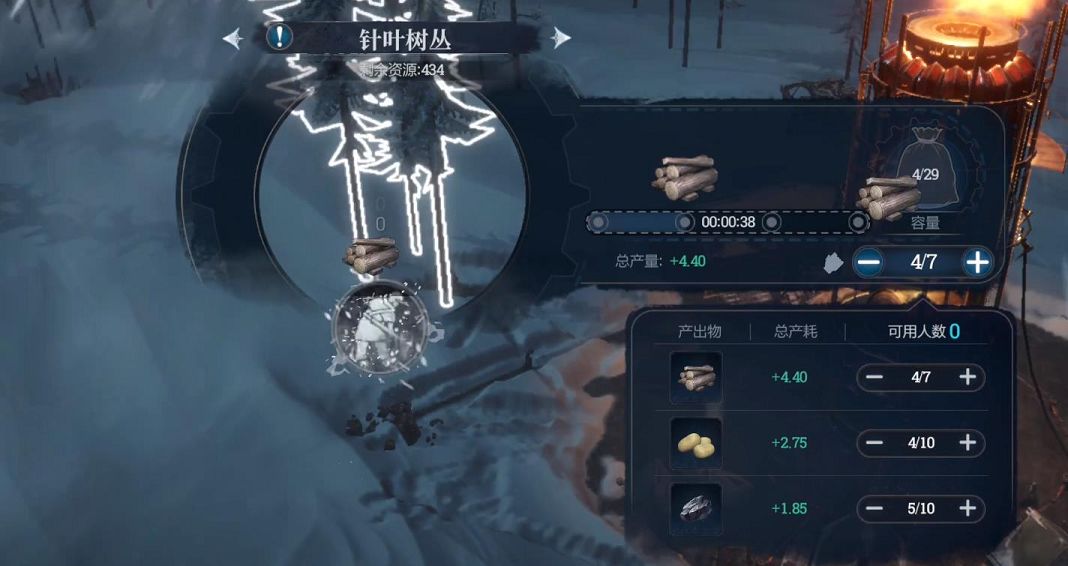
Task: Select the potato output icon in list
Action: pyautogui.click(x=696, y=443)
